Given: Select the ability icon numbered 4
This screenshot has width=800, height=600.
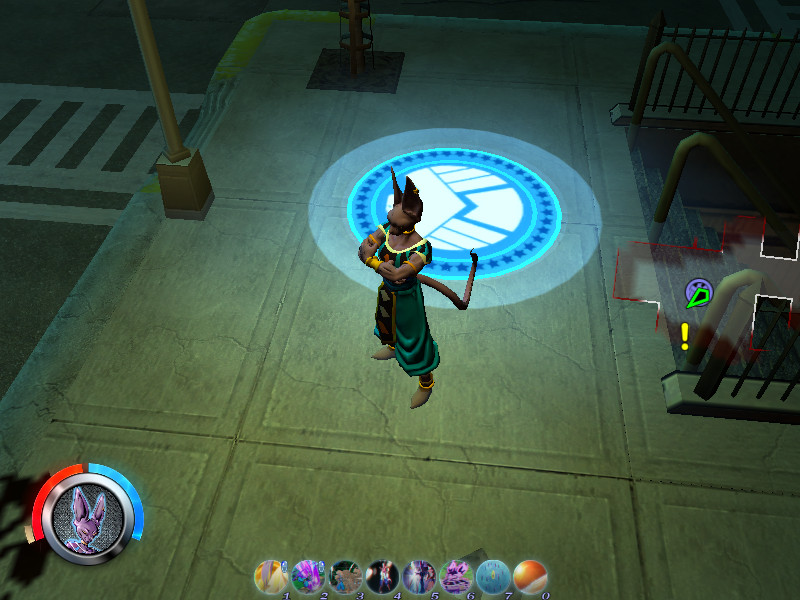Looking at the screenshot, I should (x=383, y=577).
